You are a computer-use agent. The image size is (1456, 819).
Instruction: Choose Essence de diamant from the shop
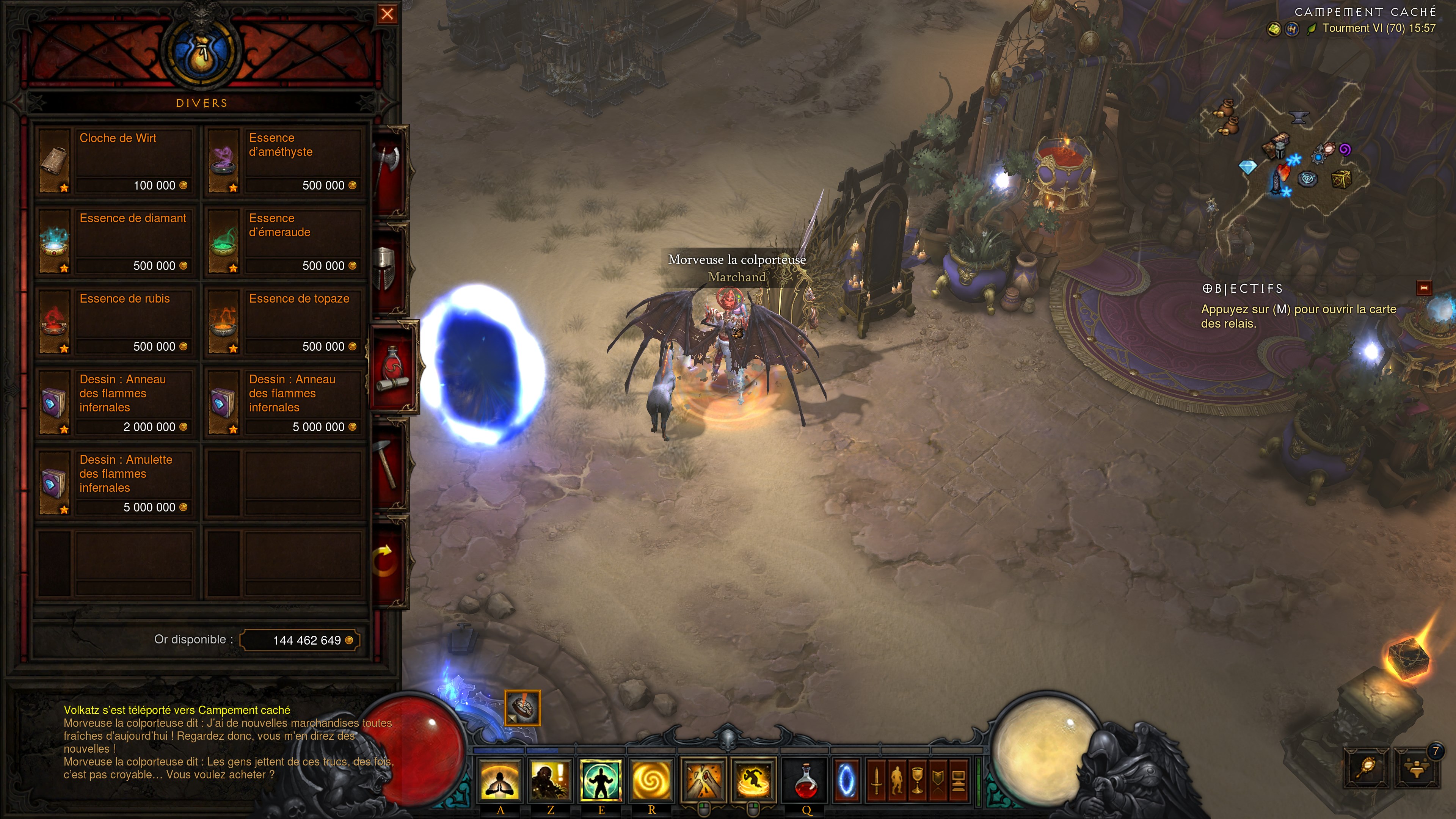116,242
